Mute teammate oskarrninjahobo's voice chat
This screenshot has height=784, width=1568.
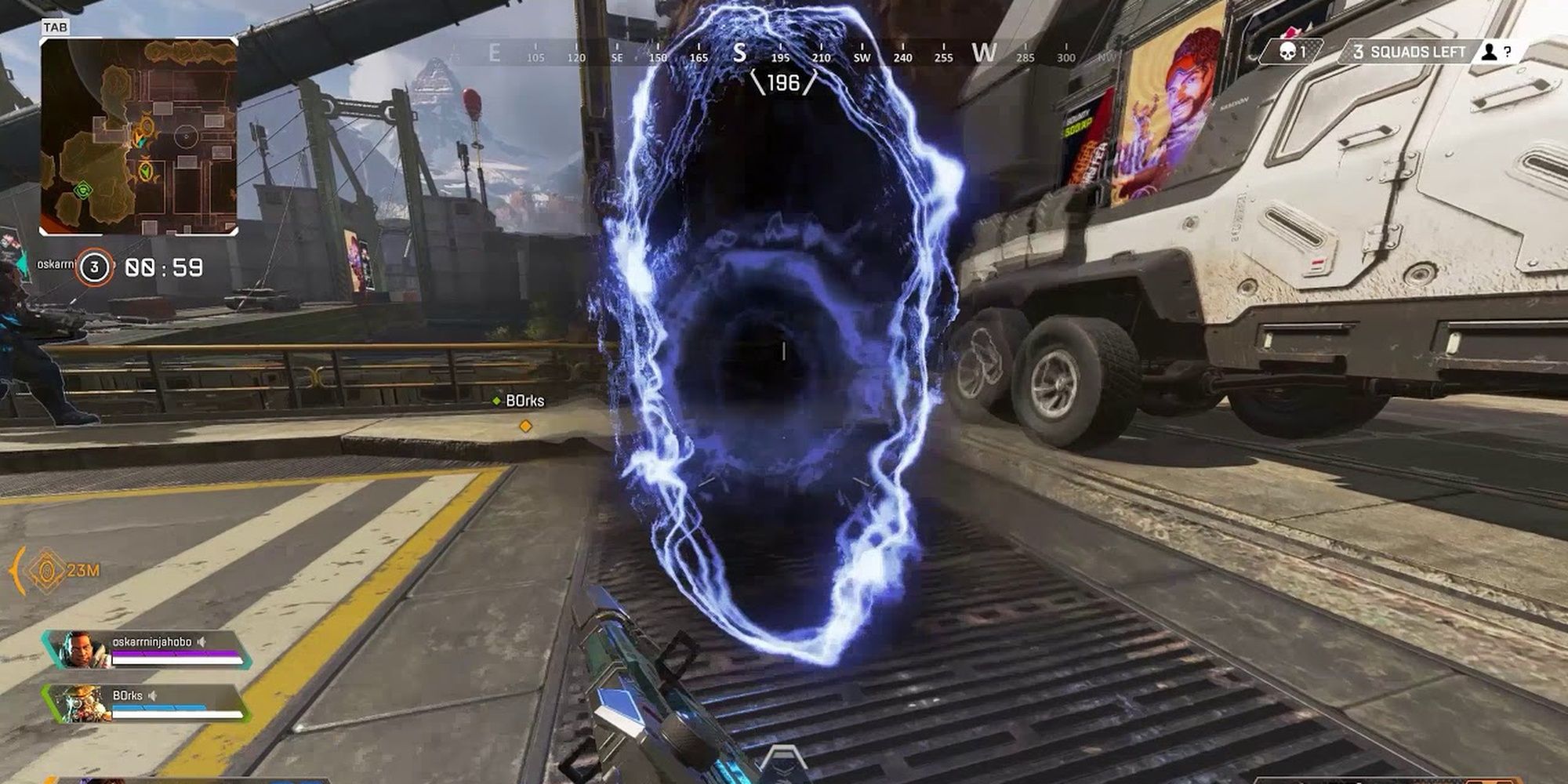coord(203,641)
